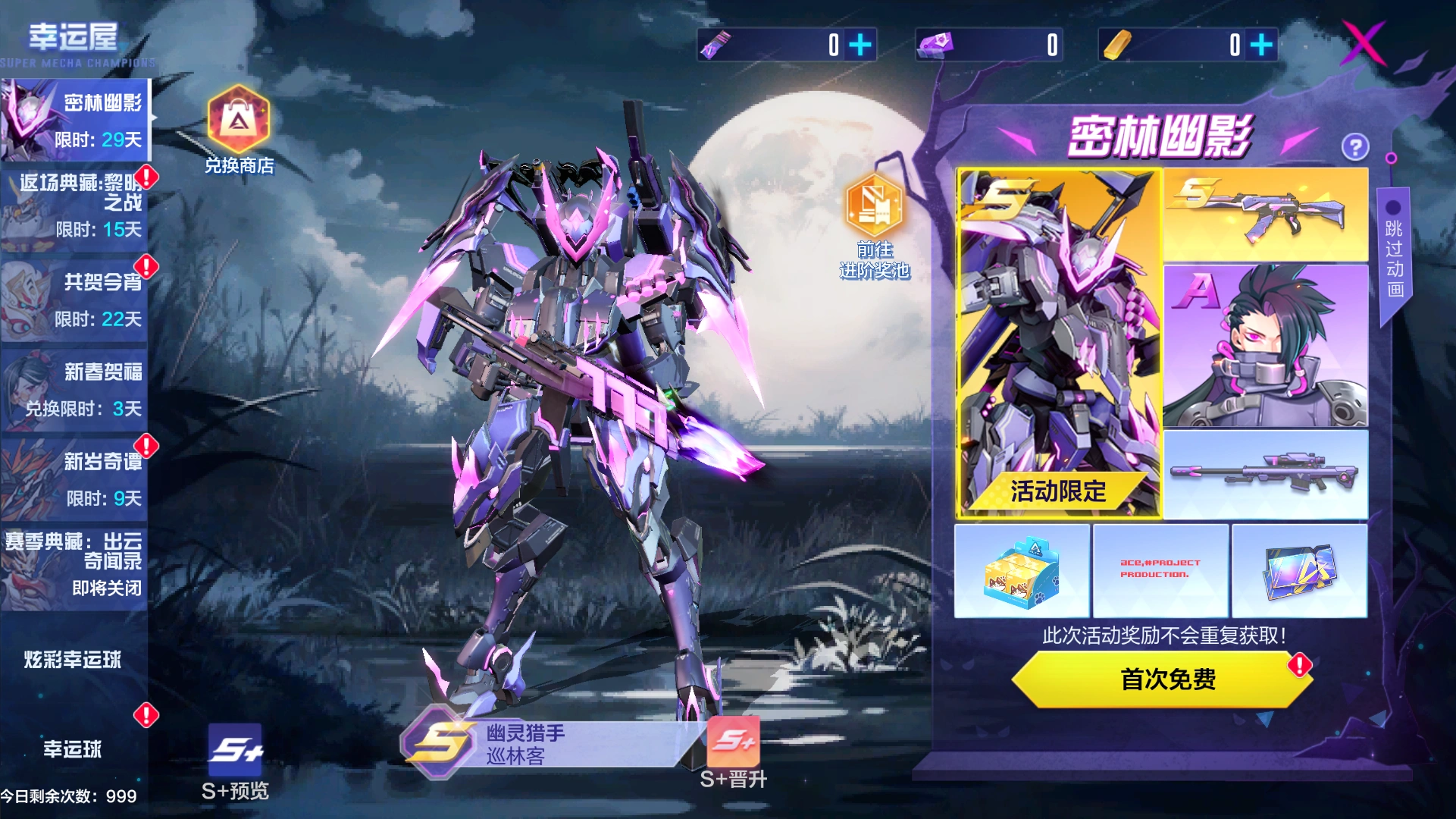1456x819 pixels.
Task: Close the lucky house with the X
Action: [x=1364, y=43]
